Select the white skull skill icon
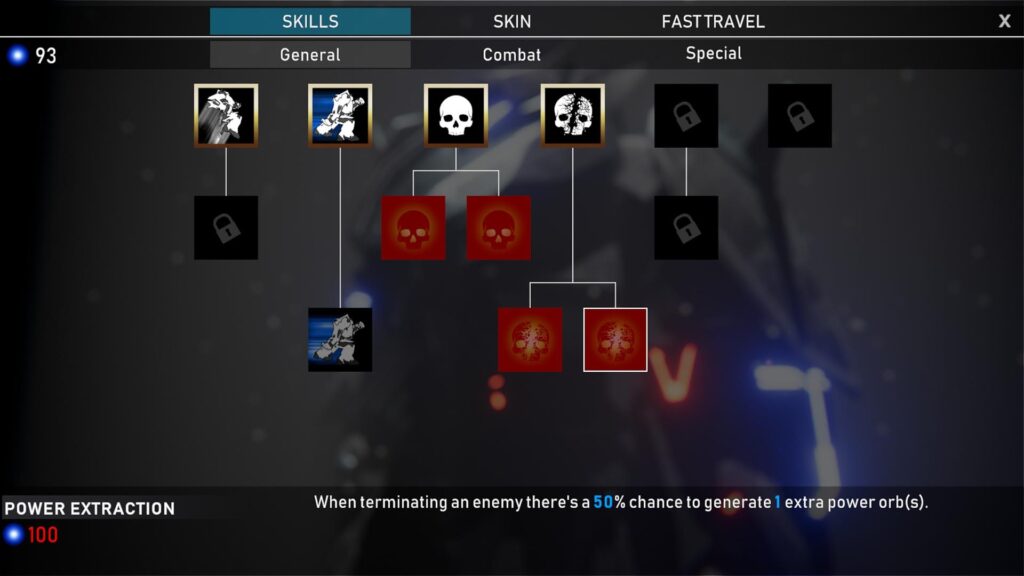 (456, 116)
